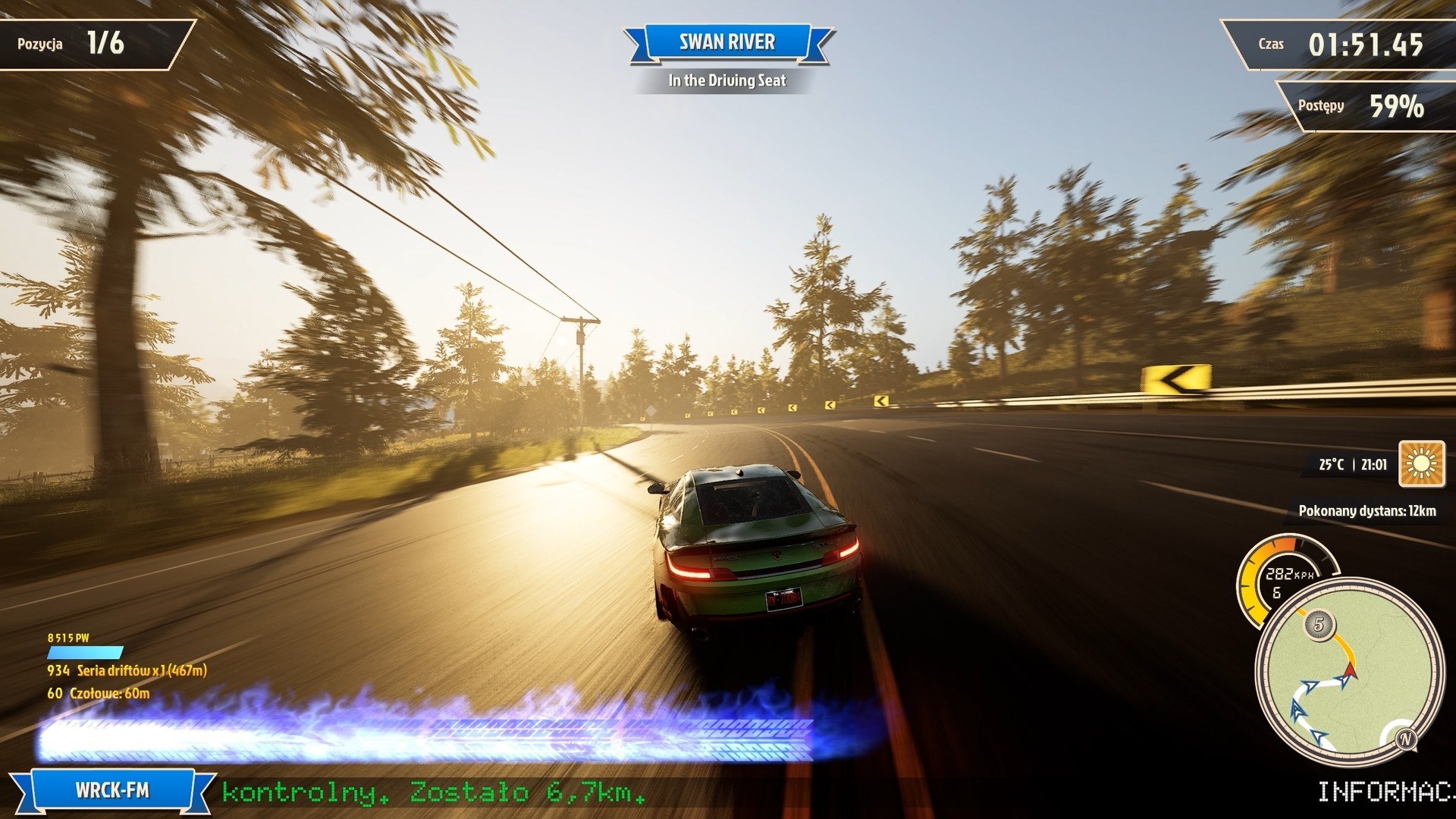Viewport: 1456px width, 819px height.
Task: Click the north compass marker on the minimap
Action: coord(1405,739)
